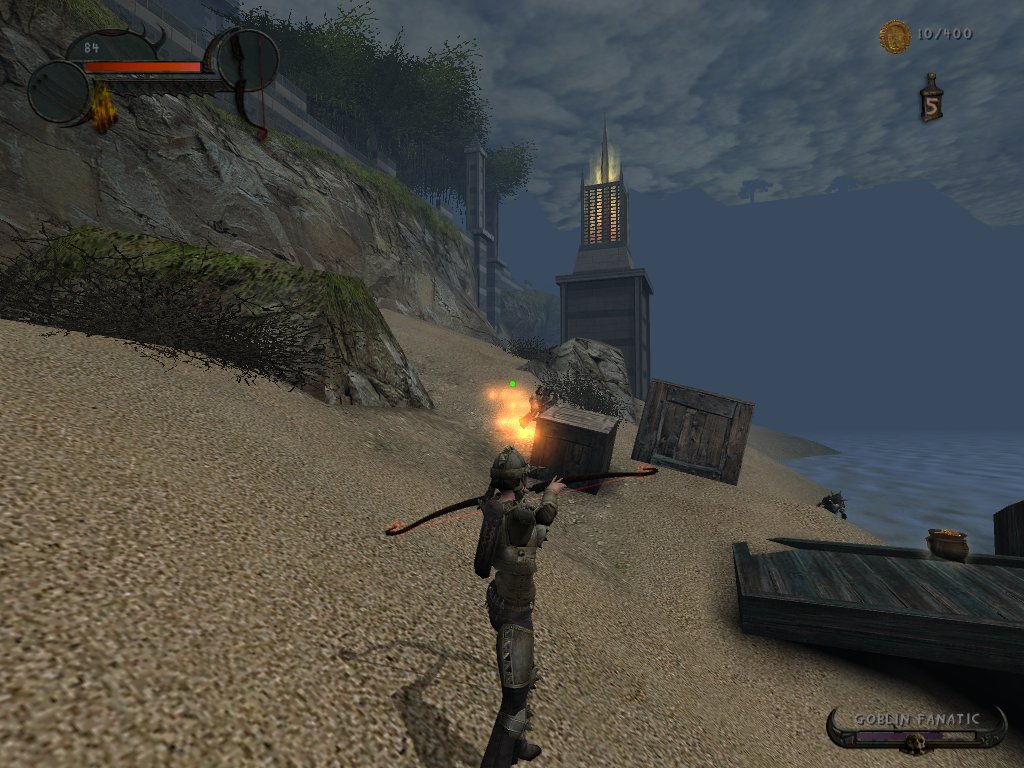Click the flame icon under the health gauge
The width and height of the screenshot is (1024, 768).
(x=102, y=111)
